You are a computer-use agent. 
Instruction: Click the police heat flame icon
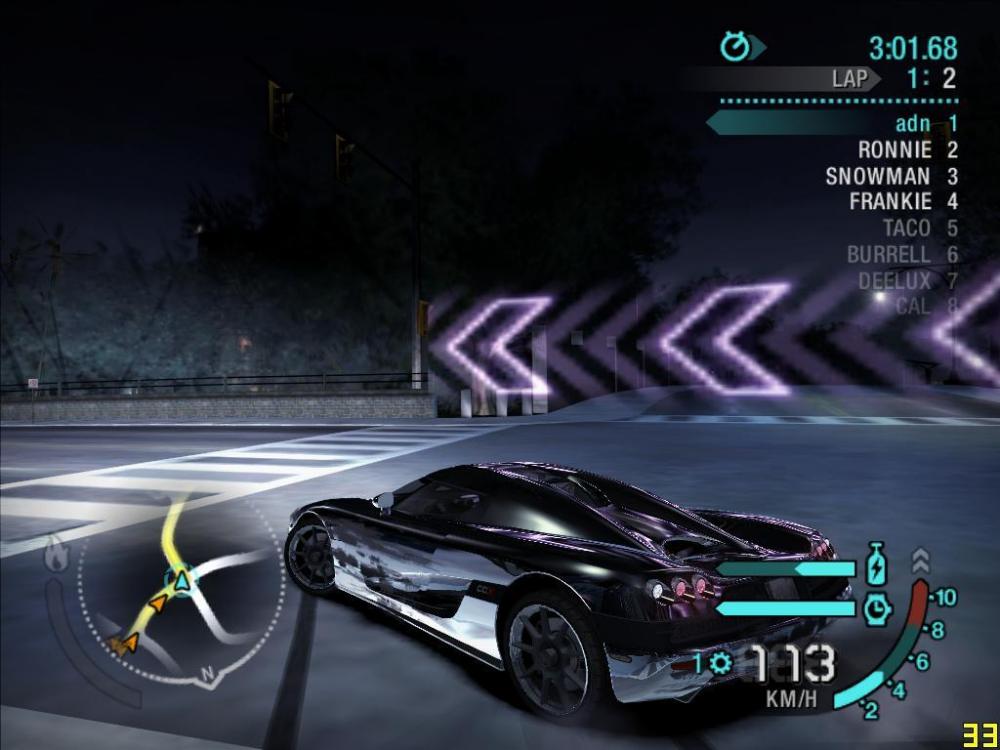tap(56, 552)
